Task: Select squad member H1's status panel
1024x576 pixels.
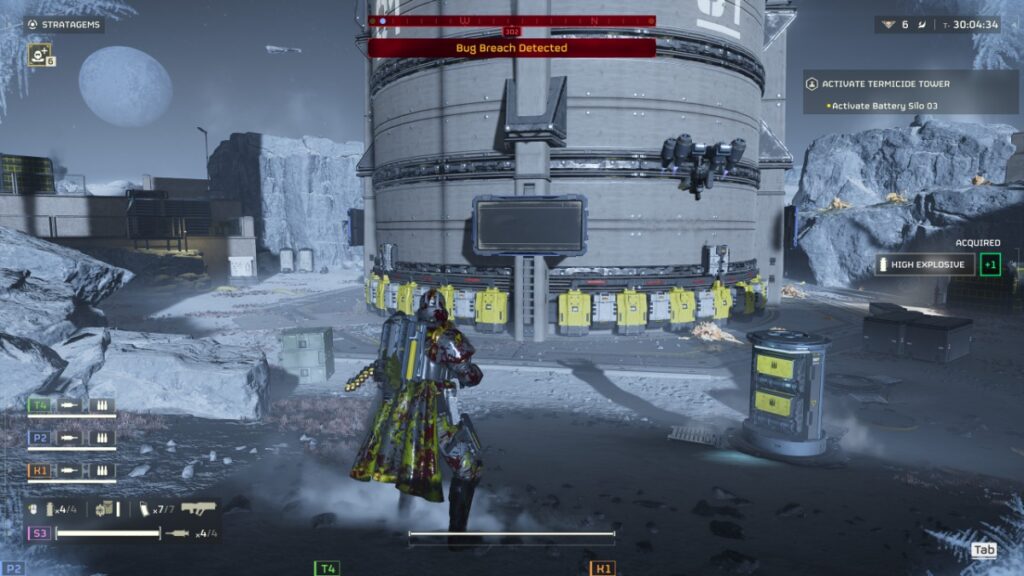Action: 72,470
